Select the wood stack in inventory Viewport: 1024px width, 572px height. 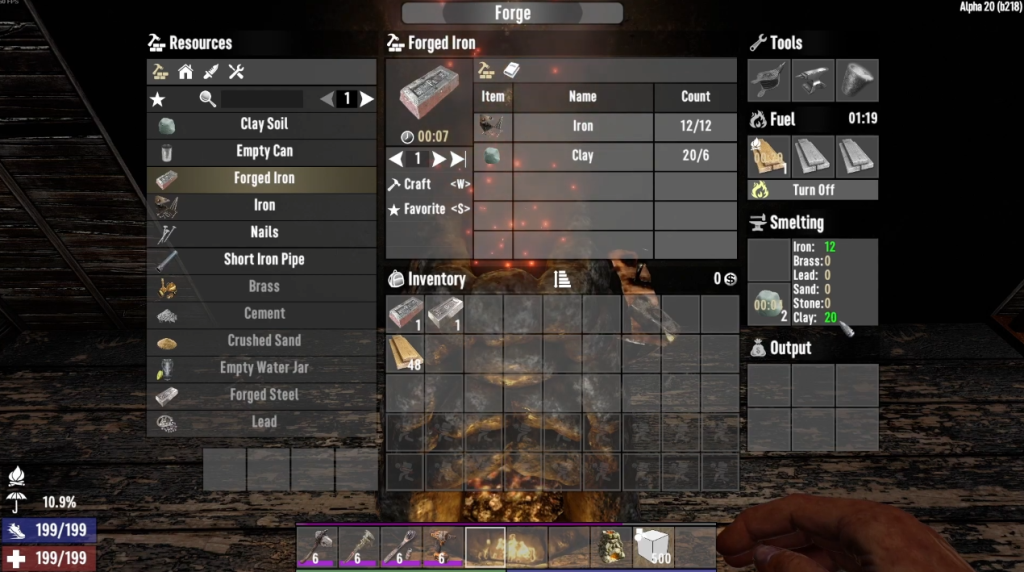click(405, 353)
